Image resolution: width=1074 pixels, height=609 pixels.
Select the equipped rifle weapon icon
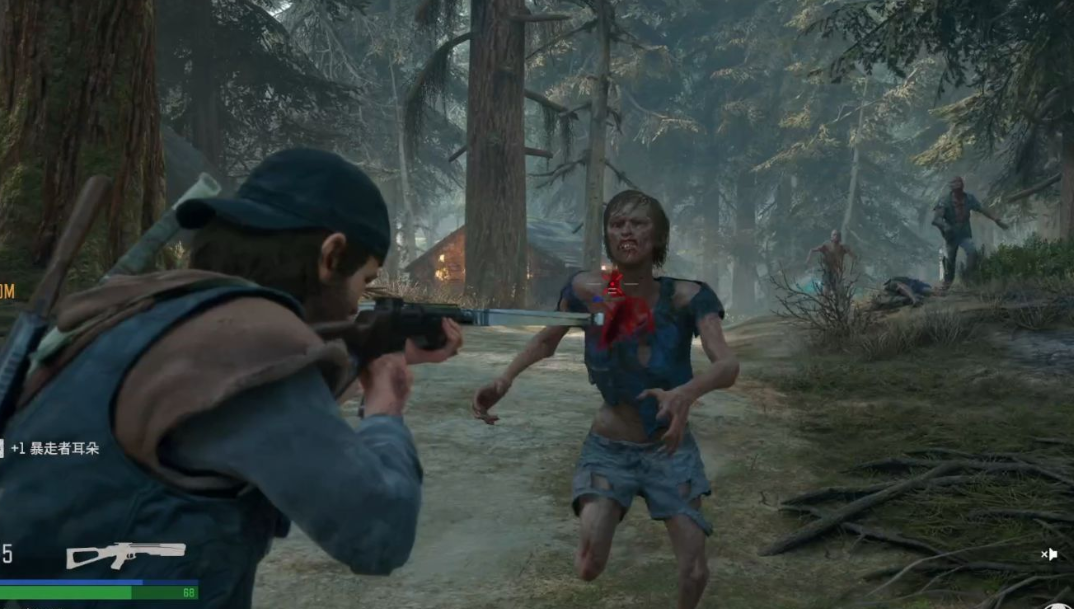point(125,554)
